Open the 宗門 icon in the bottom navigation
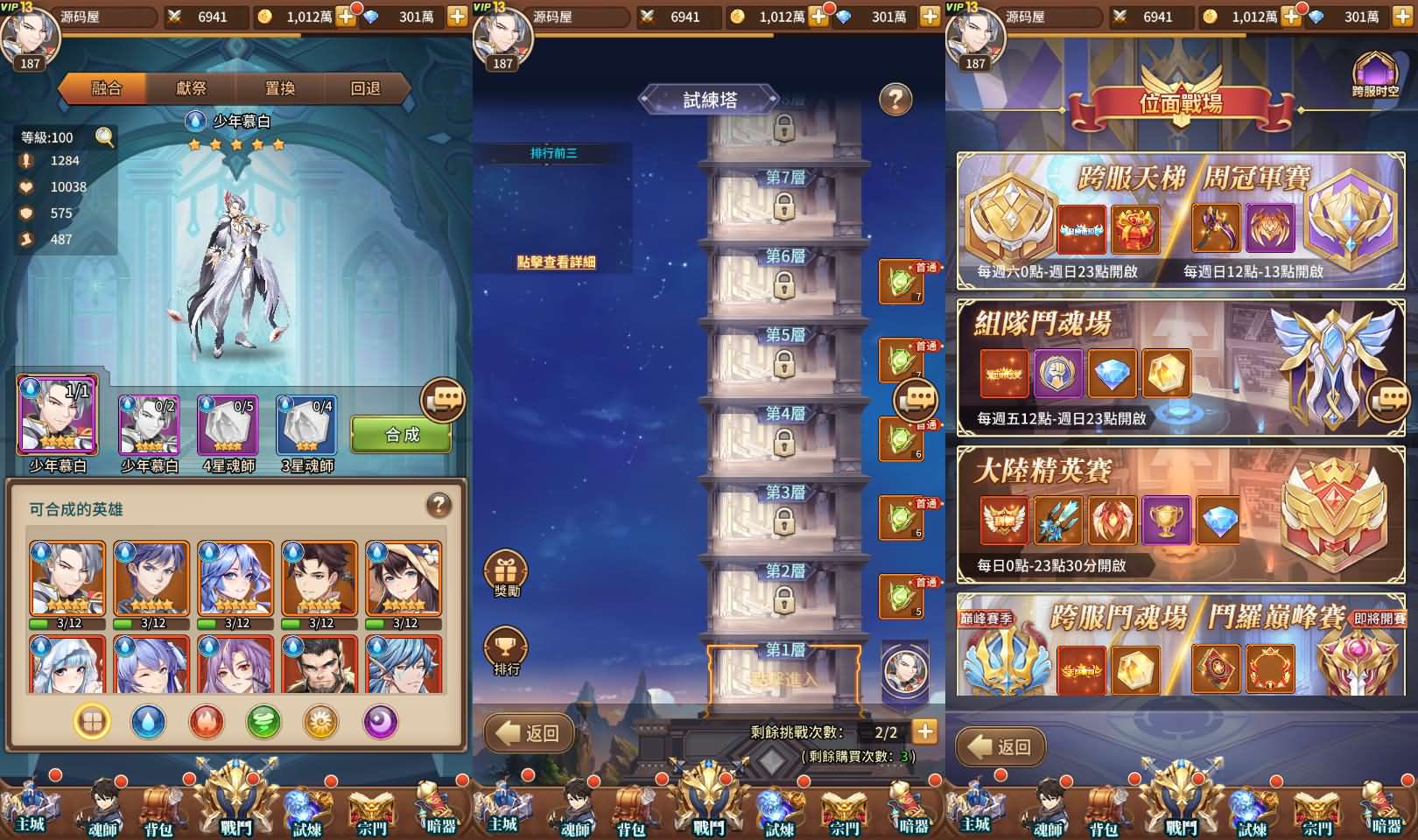 point(371,809)
